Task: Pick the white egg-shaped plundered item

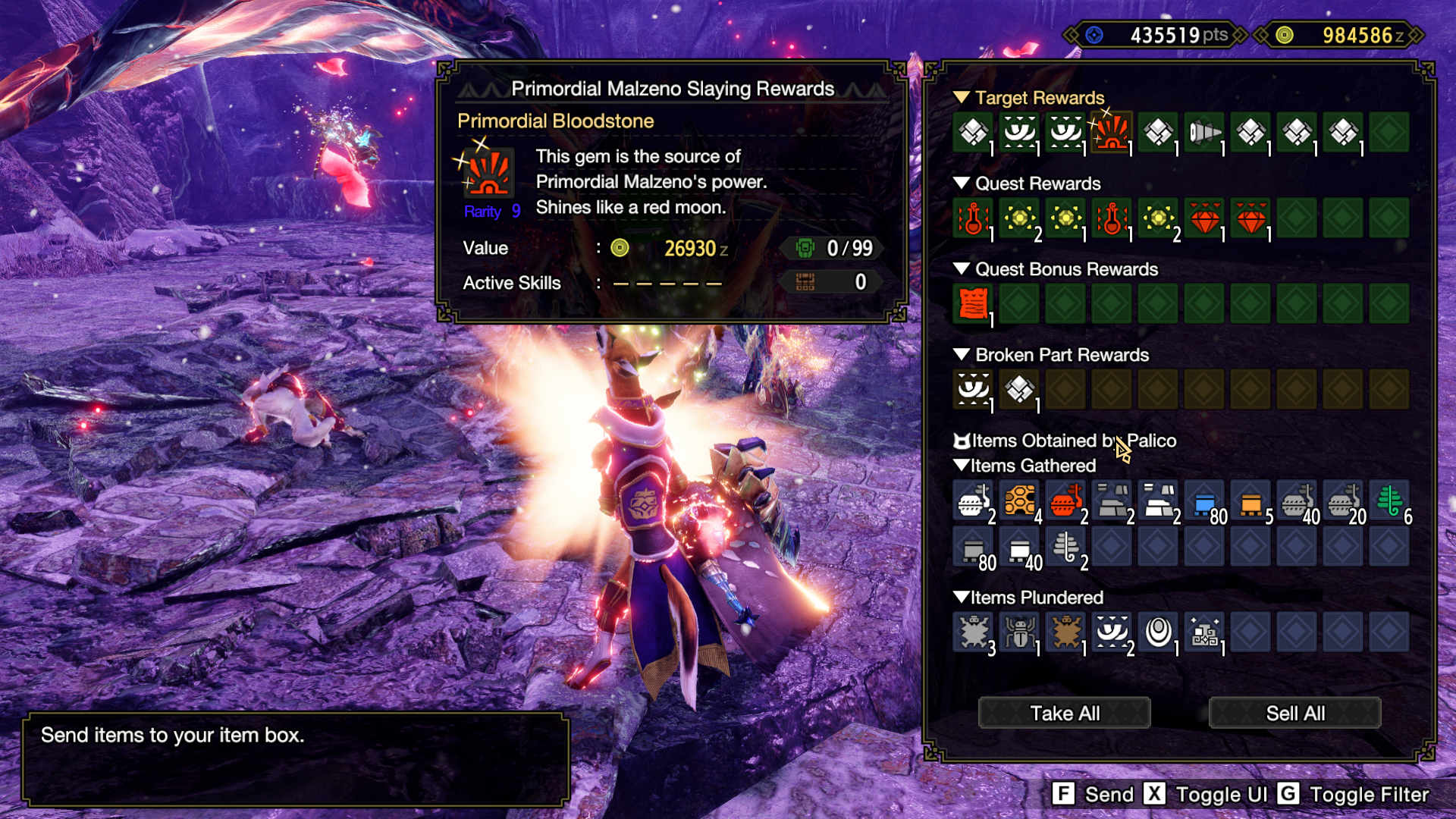Action: pos(1158,632)
